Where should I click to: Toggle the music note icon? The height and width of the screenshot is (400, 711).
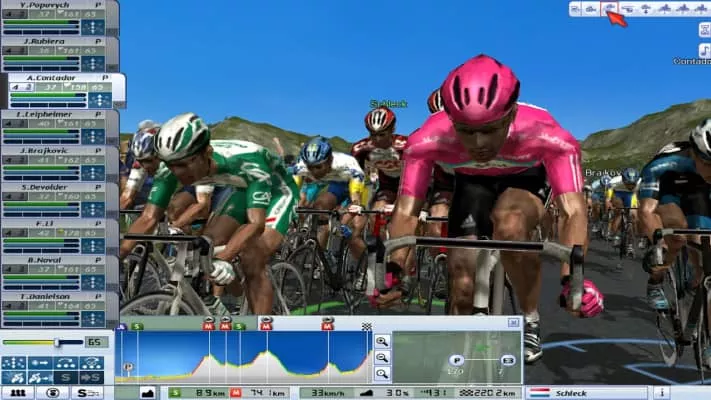[x=704, y=49]
